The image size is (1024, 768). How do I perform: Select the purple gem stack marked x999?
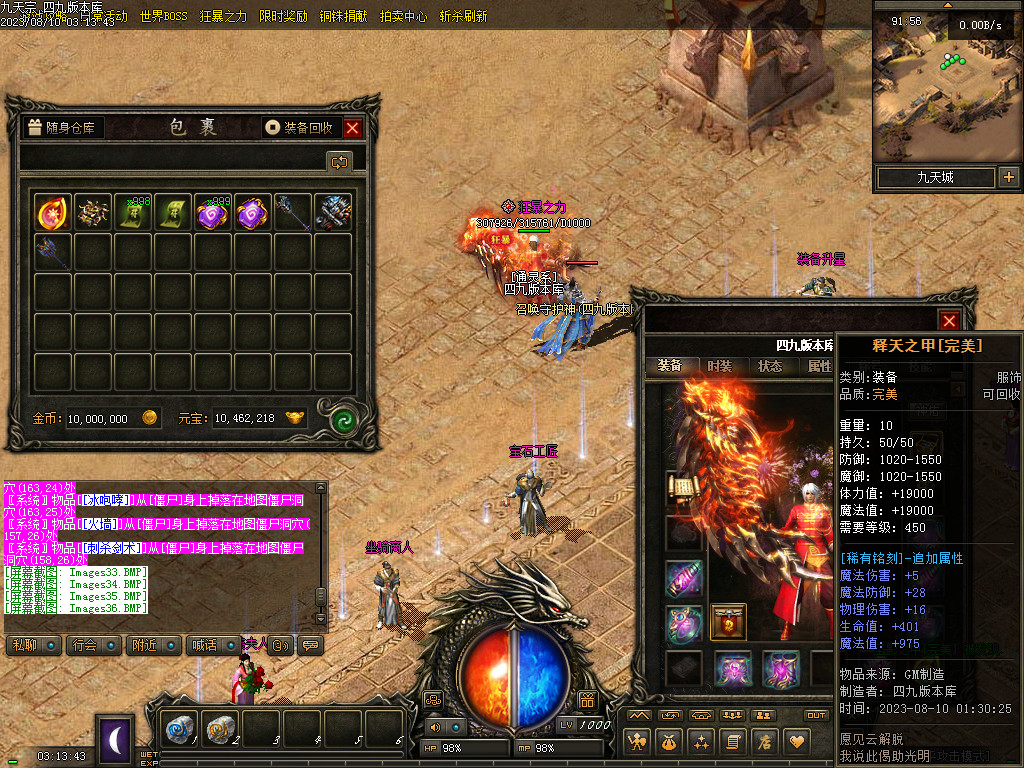click(213, 212)
